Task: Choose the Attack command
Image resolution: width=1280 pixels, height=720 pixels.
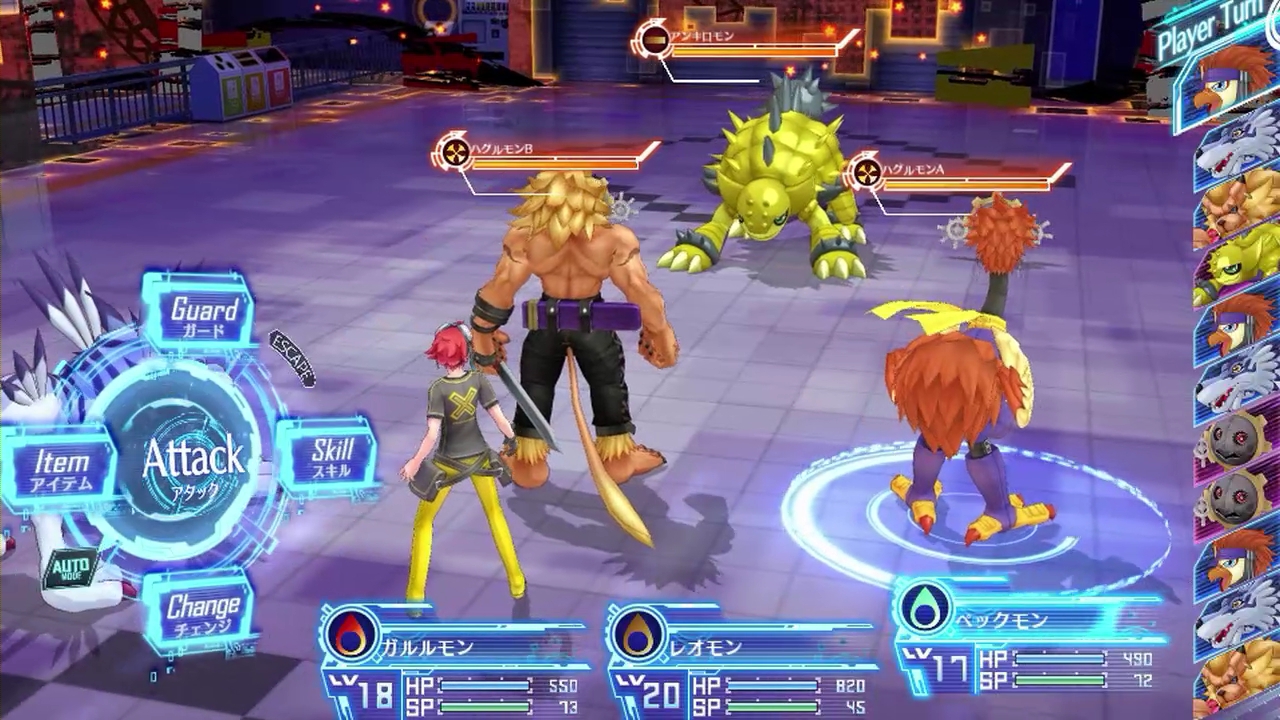Action: click(x=193, y=460)
